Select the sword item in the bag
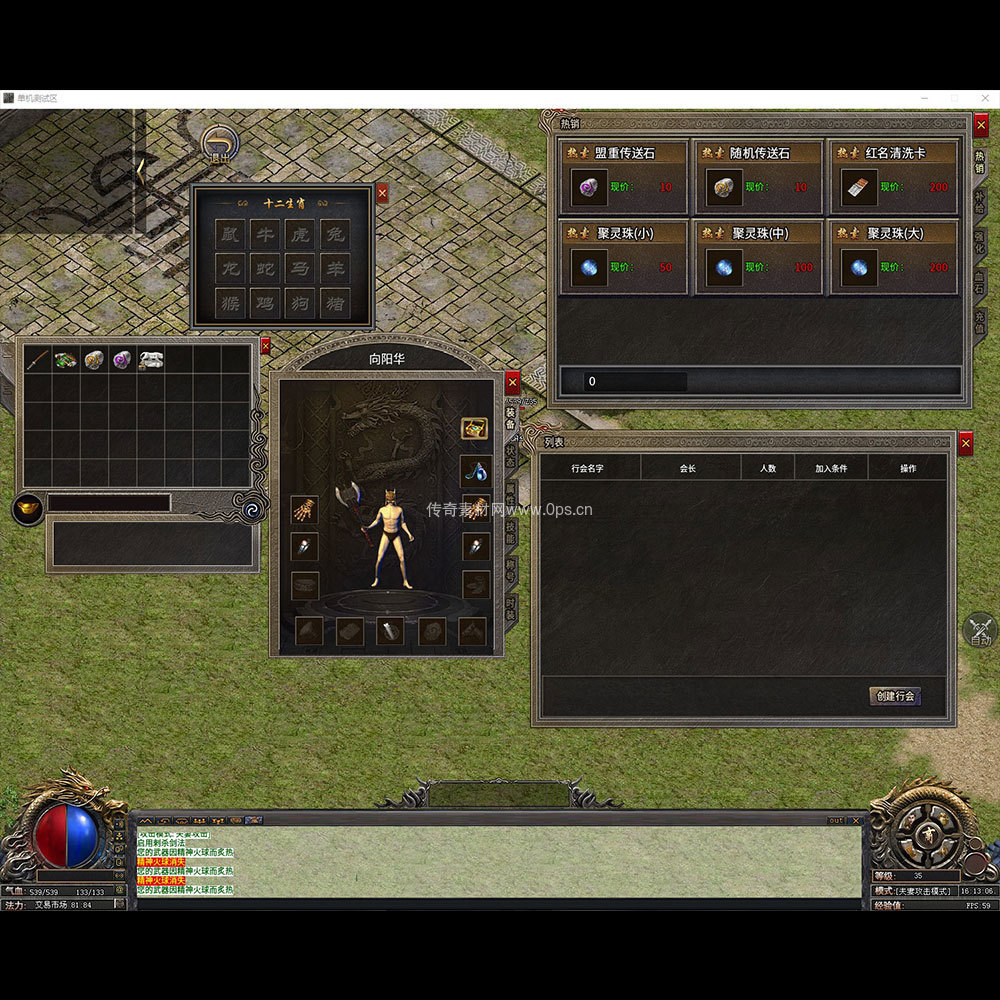The height and width of the screenshot is (1000, 1000). 38,359
